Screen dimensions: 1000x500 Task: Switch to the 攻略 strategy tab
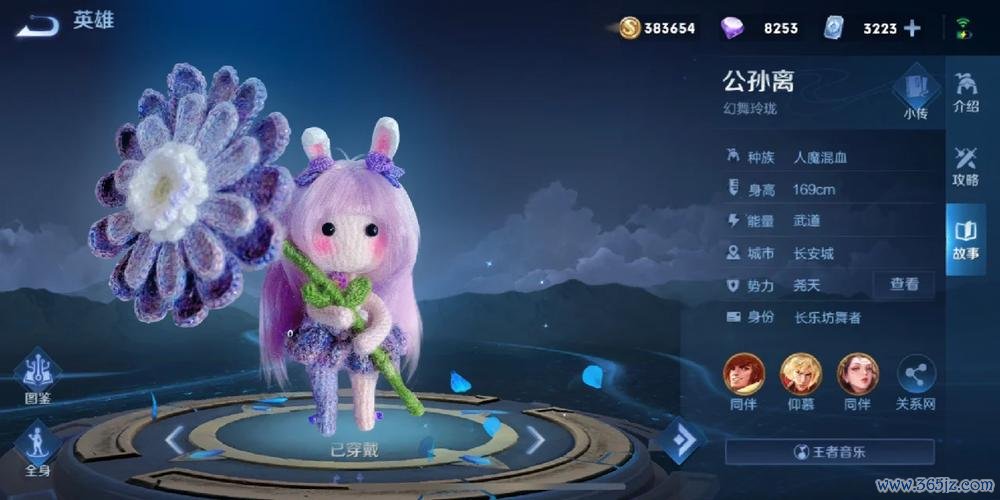click(x=966, y=167)
